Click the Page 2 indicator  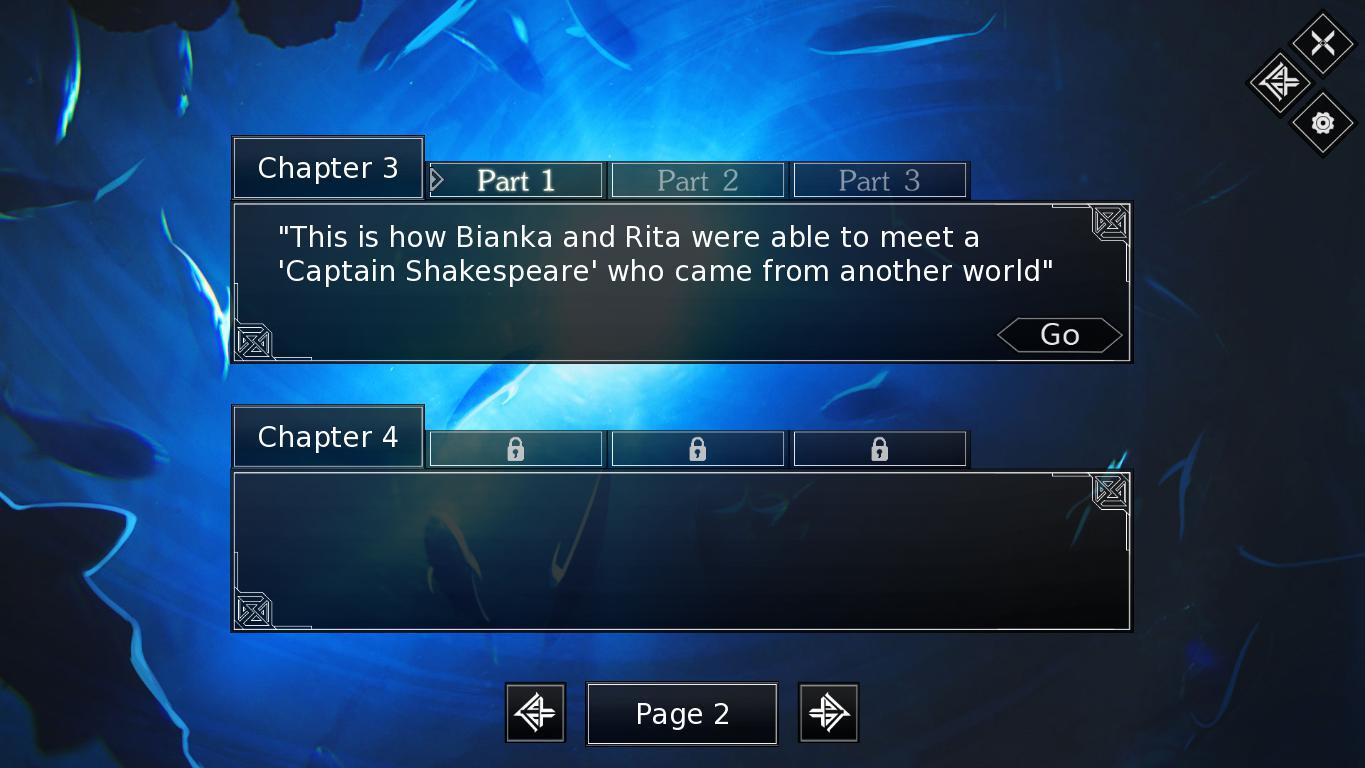pos(681,713)
